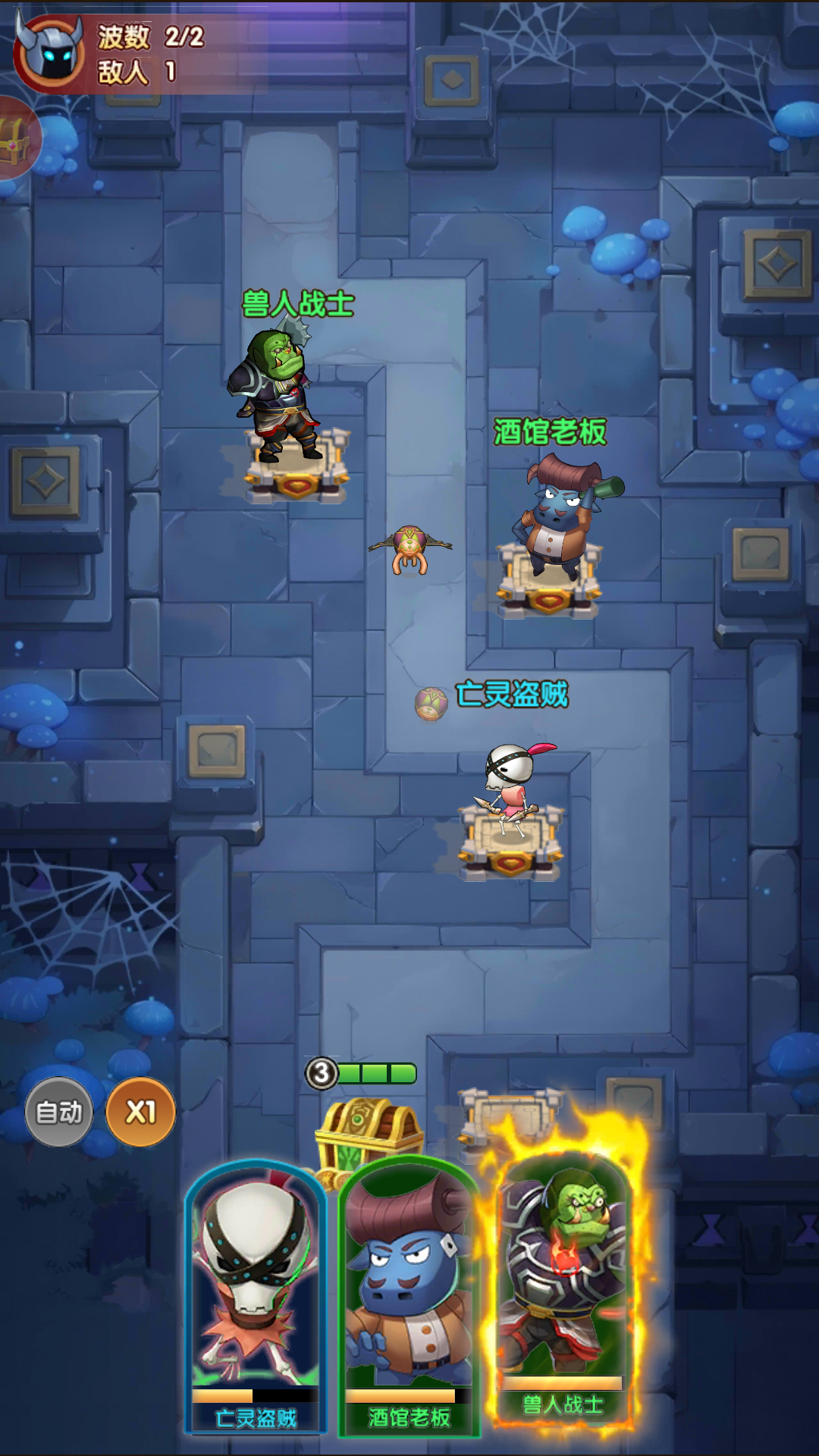Viewport: 819px width, 1456px height.
Task: Select the 亡灵盗贼 hero card
Action: point(256,1297)
